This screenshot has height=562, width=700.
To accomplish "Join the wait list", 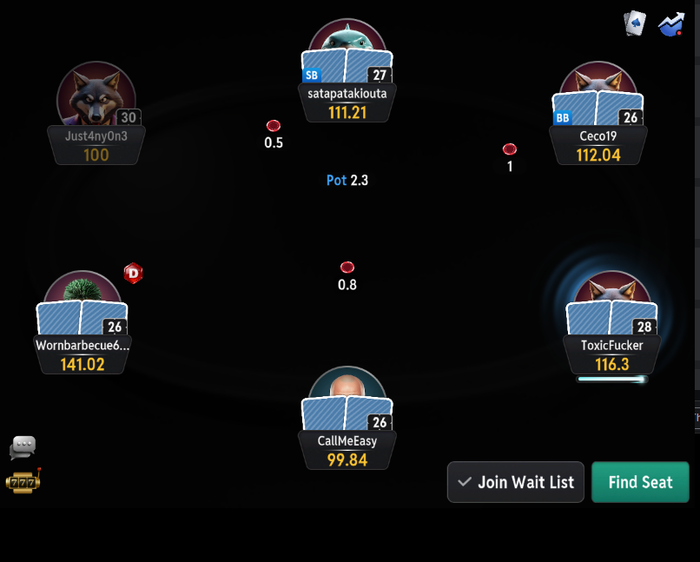I will (x=515, y=482).
